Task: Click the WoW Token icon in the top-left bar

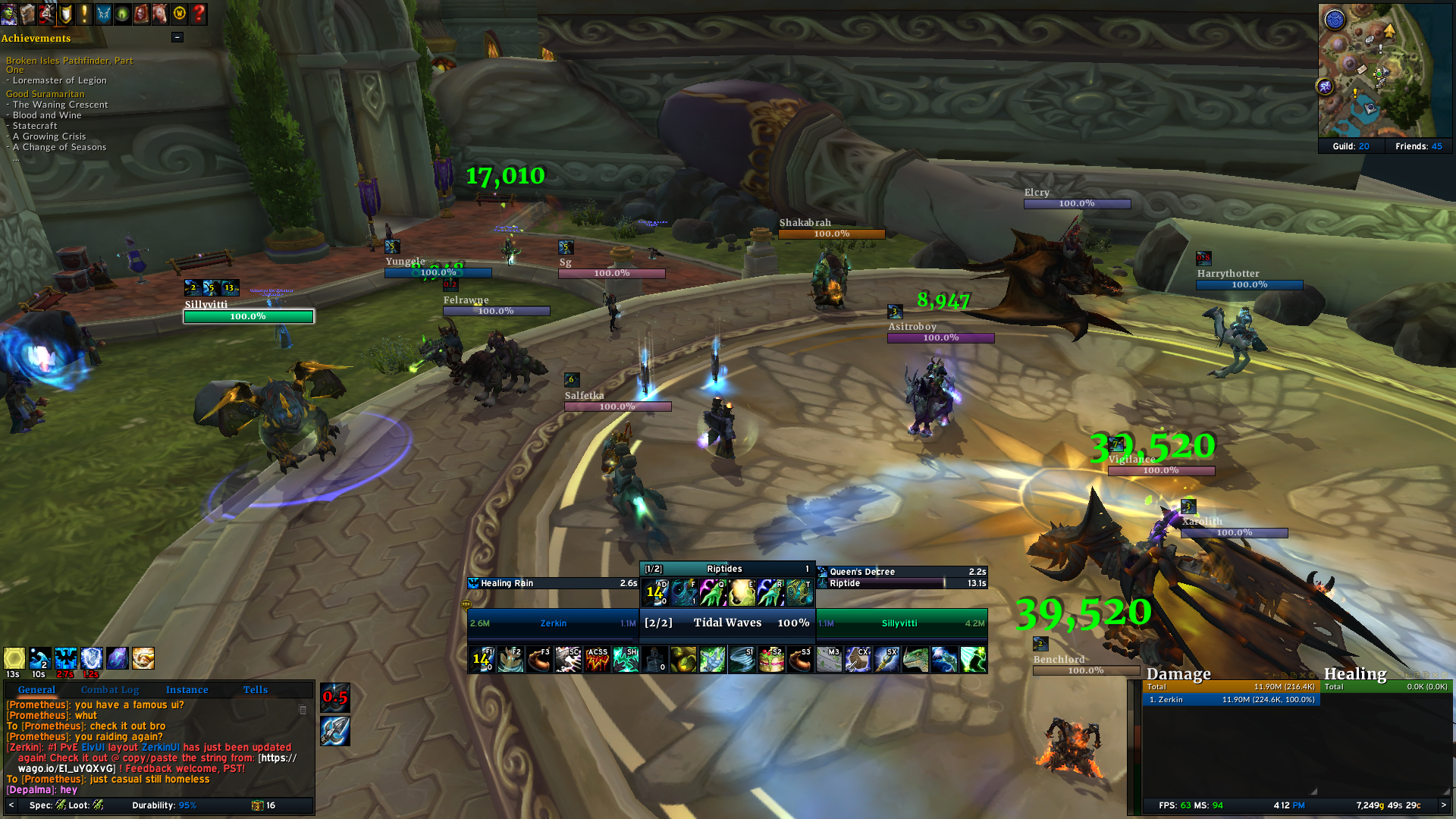Action: click(x=180, y=13)
